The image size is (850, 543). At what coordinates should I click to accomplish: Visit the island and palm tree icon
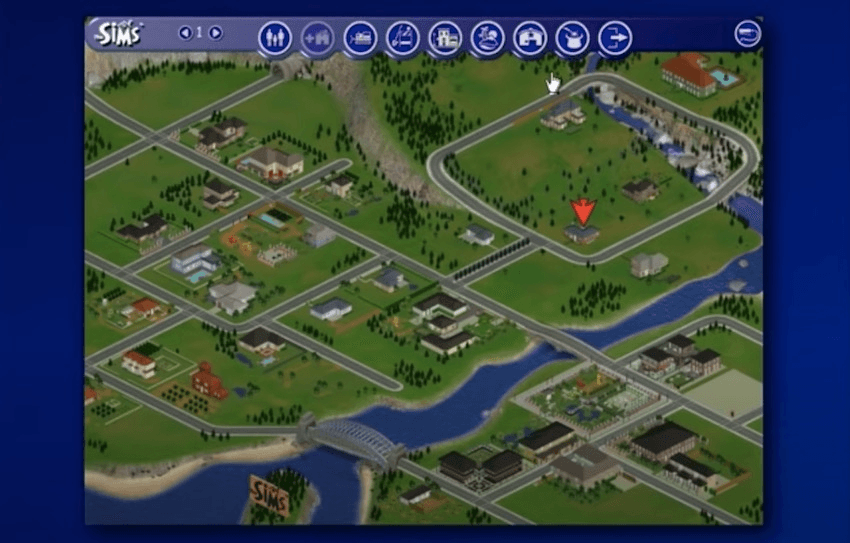click(487, 38)
